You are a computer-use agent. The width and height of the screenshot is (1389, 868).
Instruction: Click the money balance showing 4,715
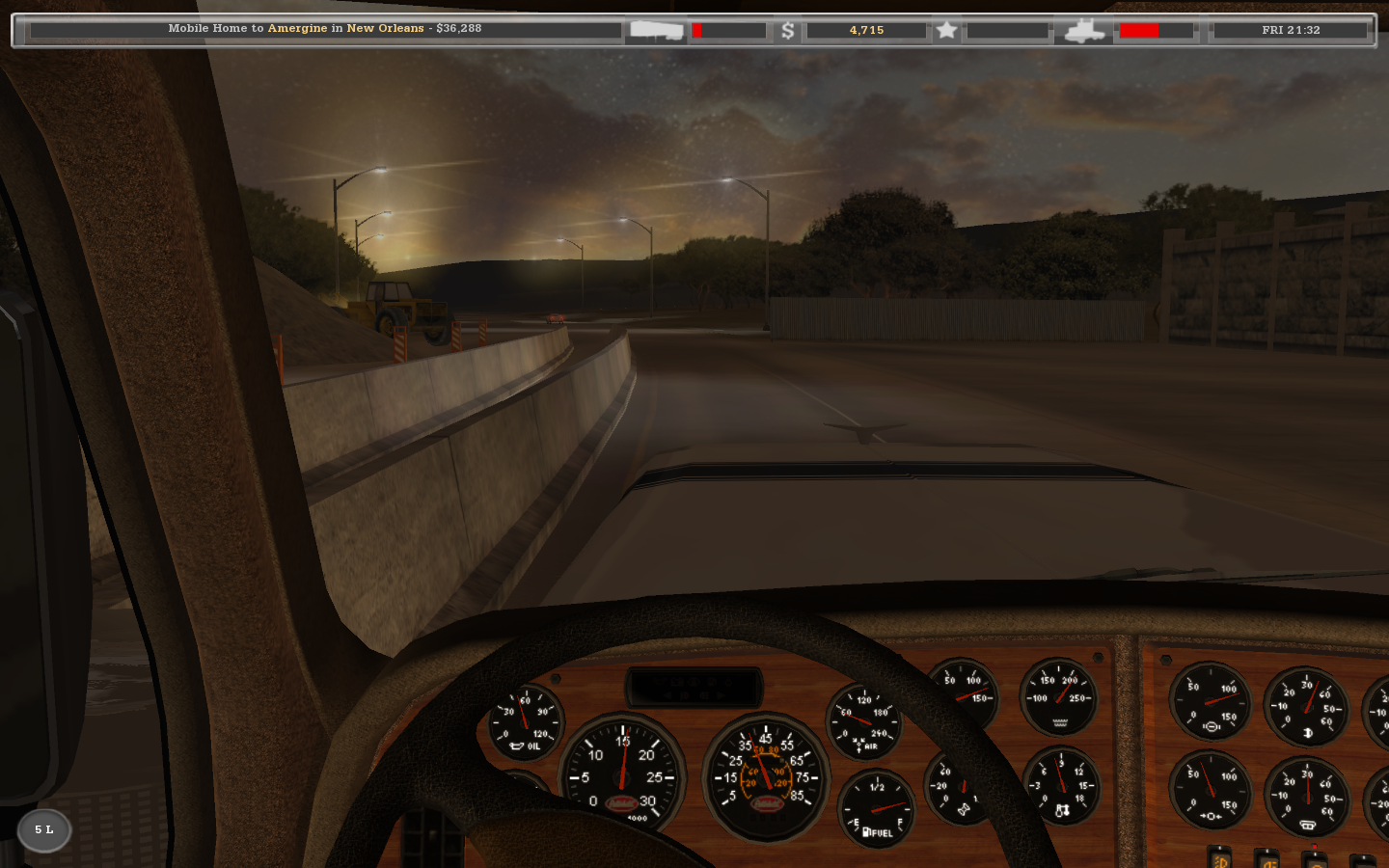866,30
